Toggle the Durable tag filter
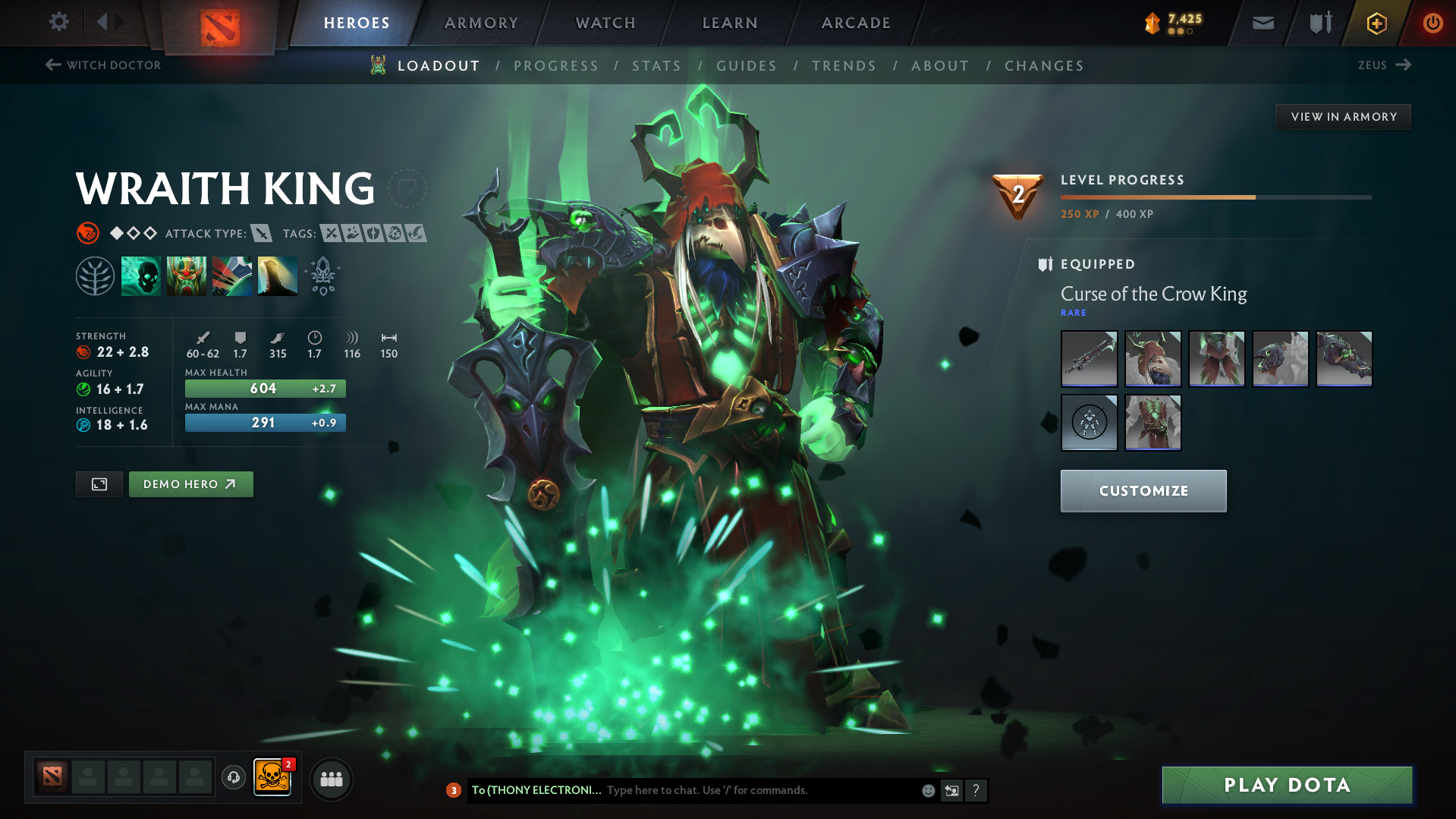This screenshot has height=819, width=1456. 375,234
